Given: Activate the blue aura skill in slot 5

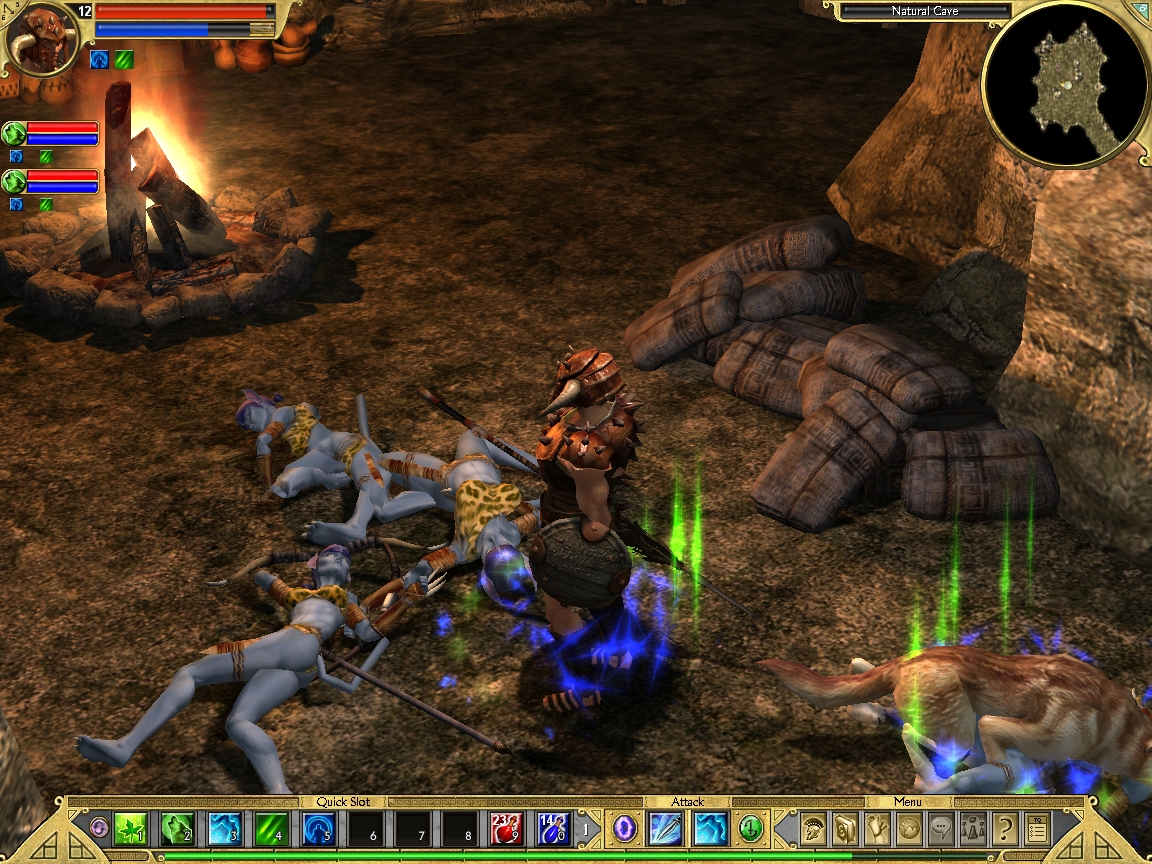Looking at the screenshot, I should [319, 828].
